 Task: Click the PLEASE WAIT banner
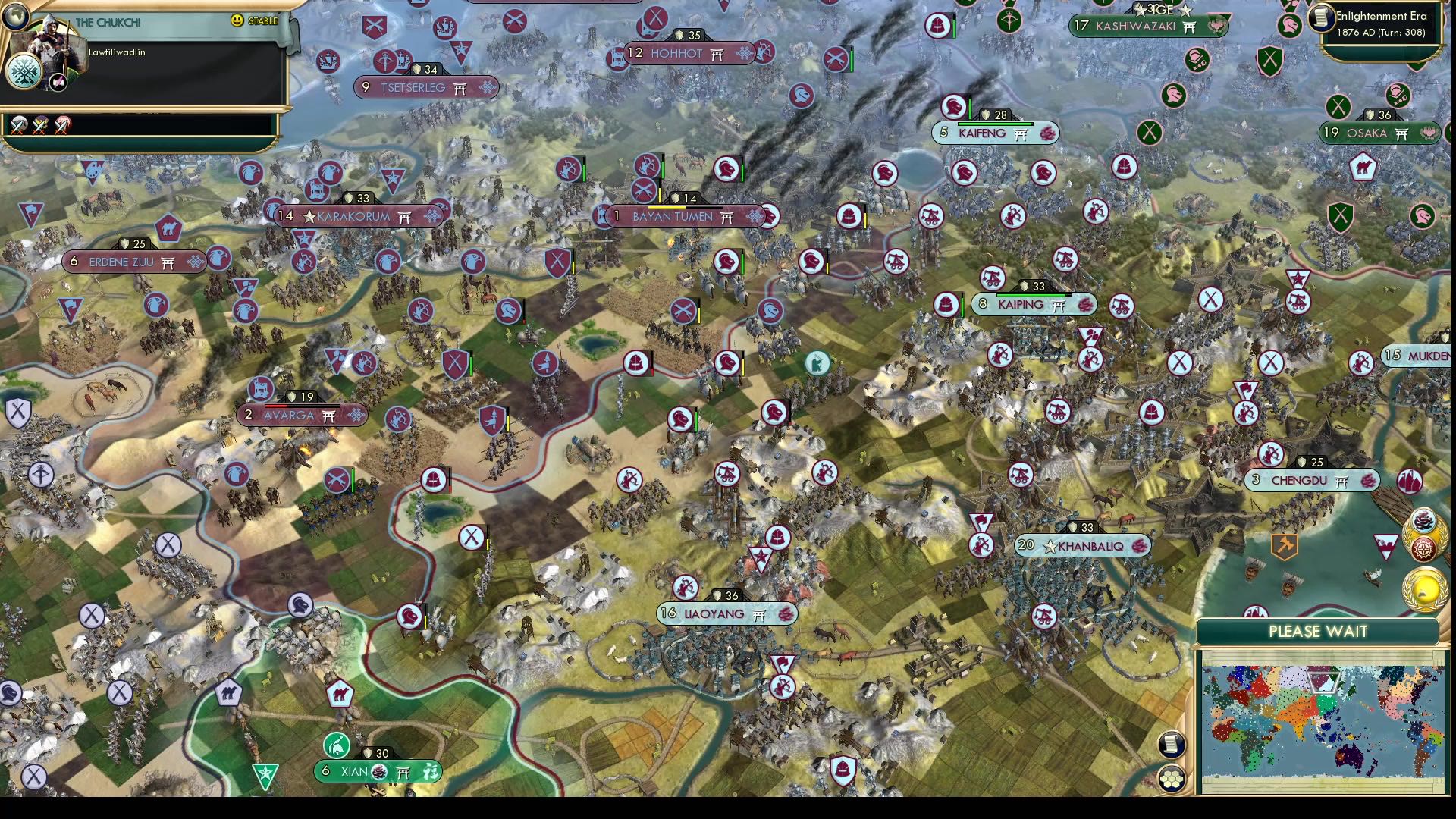tap(1318, 631)
